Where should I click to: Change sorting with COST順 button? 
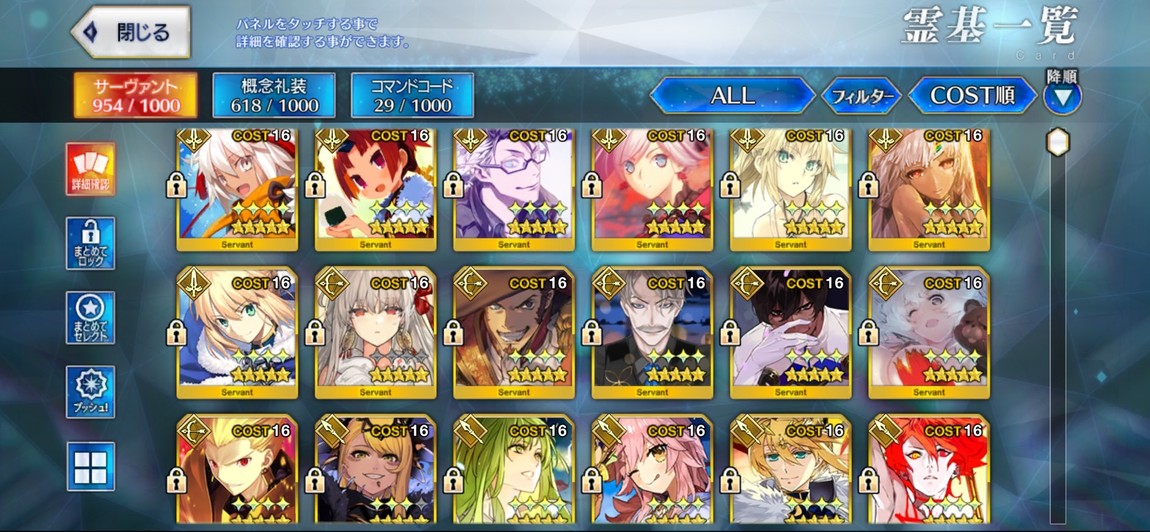pyautogui.click(x=971, y=96)
